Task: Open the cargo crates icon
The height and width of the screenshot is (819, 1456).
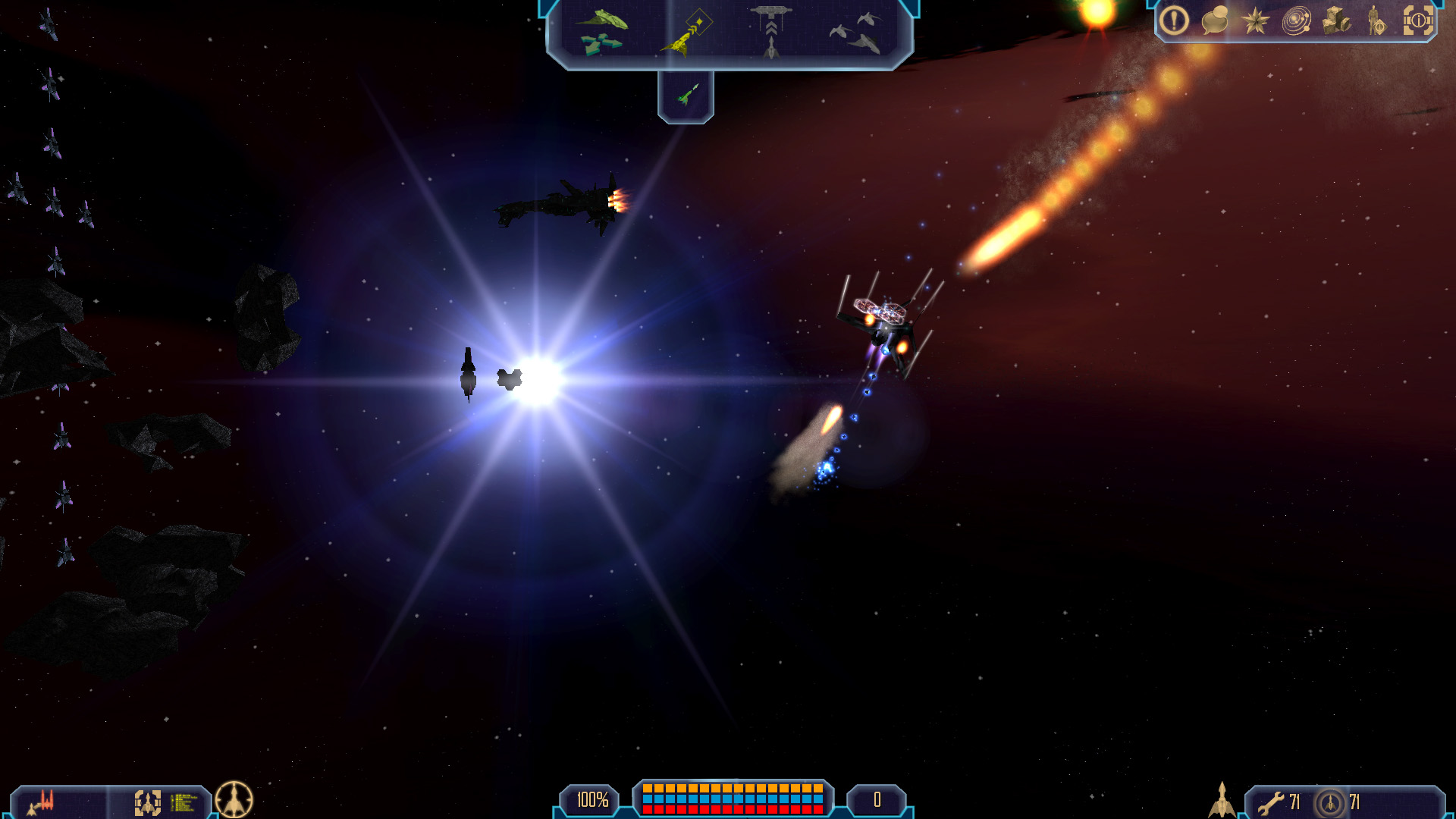Action: (x=1336, y=20)
